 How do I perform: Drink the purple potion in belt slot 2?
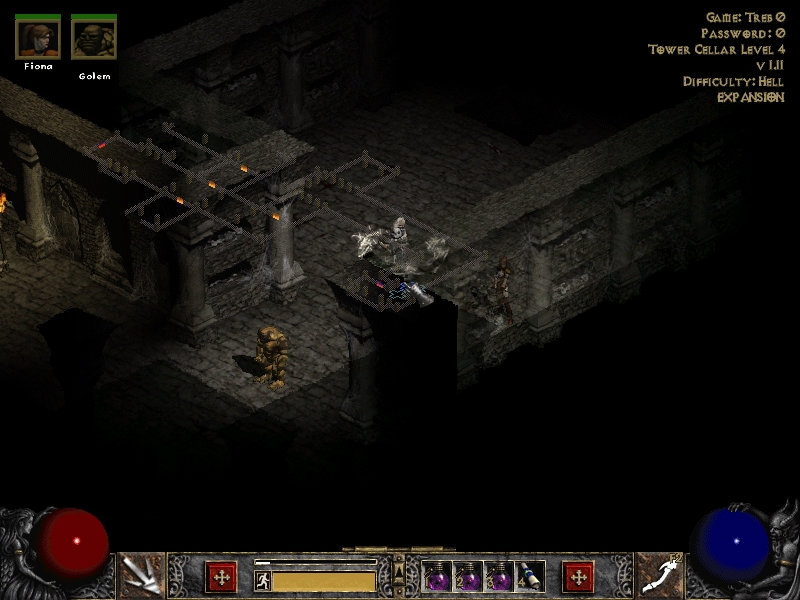[x=469, y=577]
